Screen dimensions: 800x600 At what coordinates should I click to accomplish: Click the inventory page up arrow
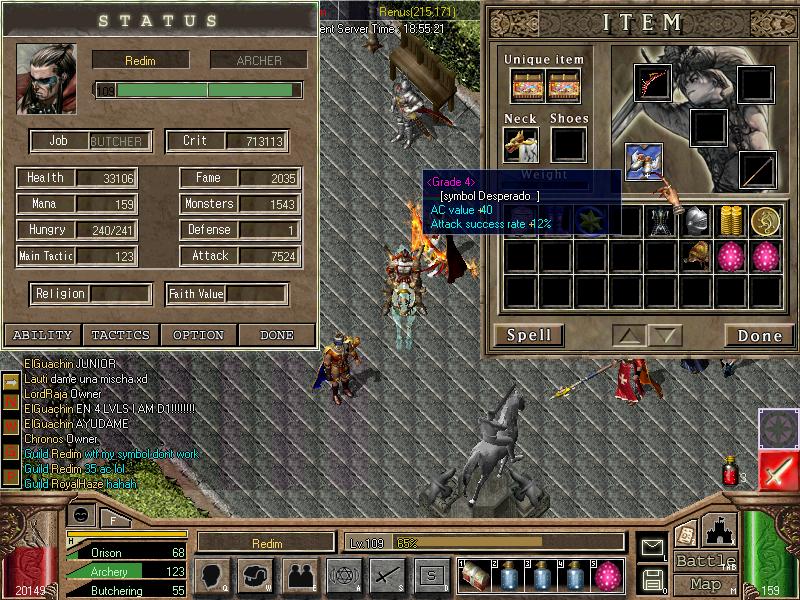629,335
